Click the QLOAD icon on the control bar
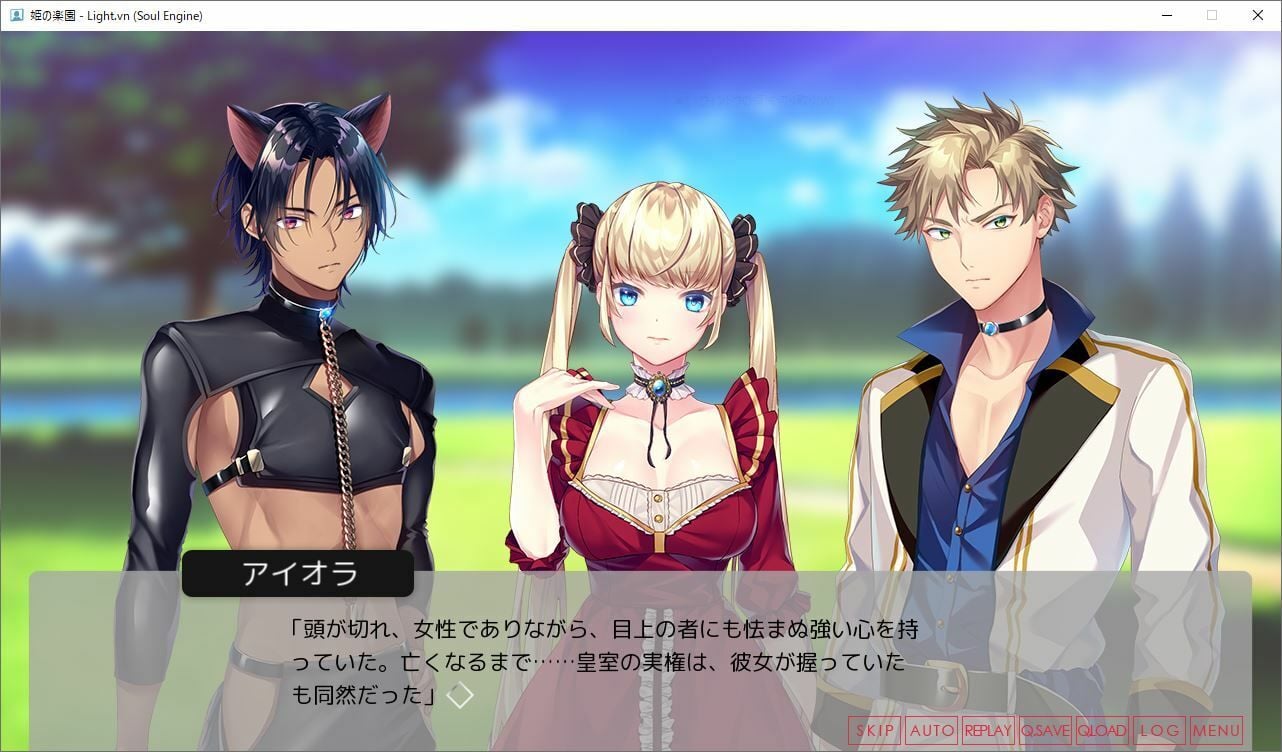Viewport: 1282px width, 752px height. click(x=1101, y=731)
